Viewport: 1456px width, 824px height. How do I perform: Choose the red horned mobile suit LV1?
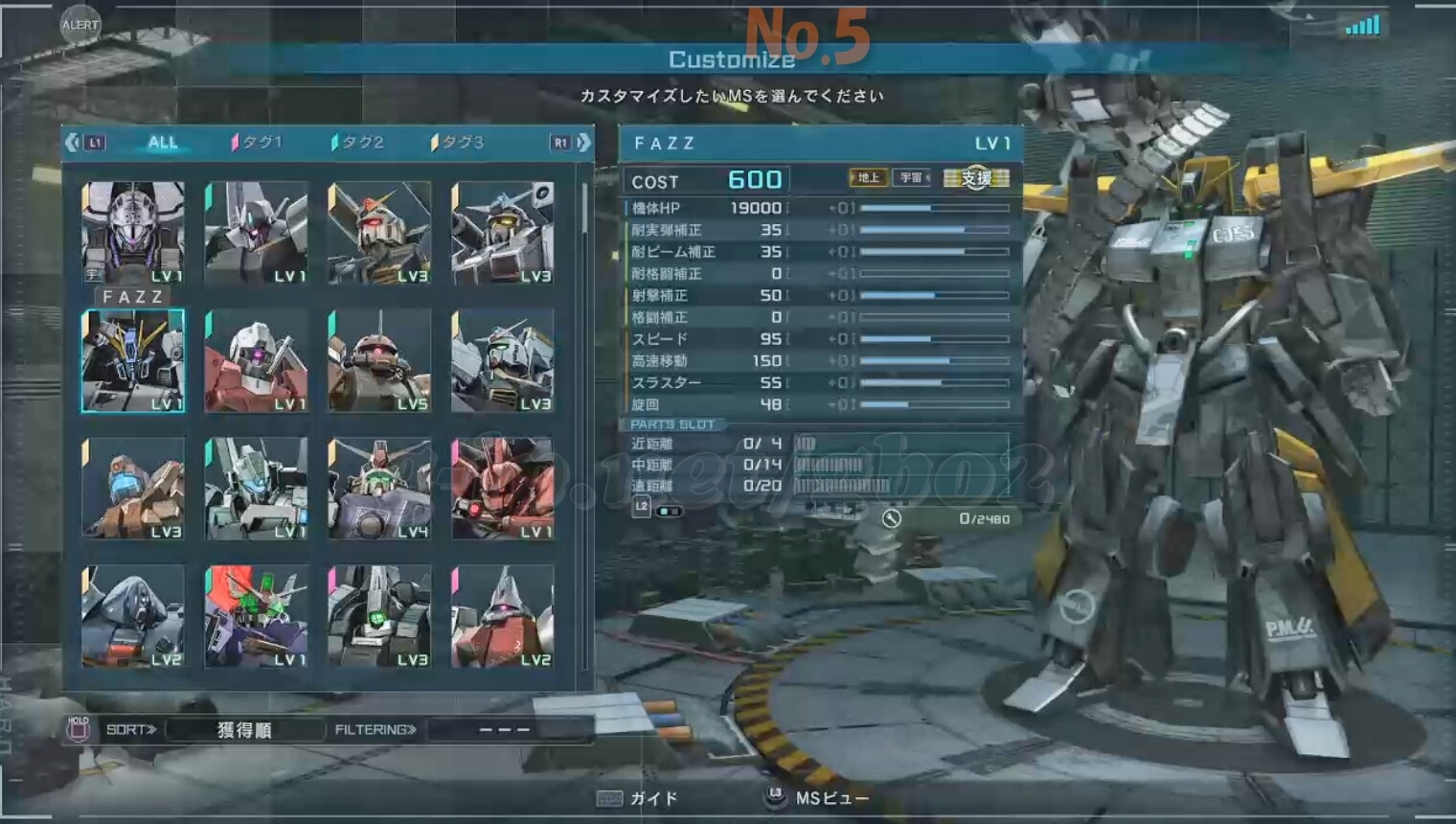click(503, 489)
